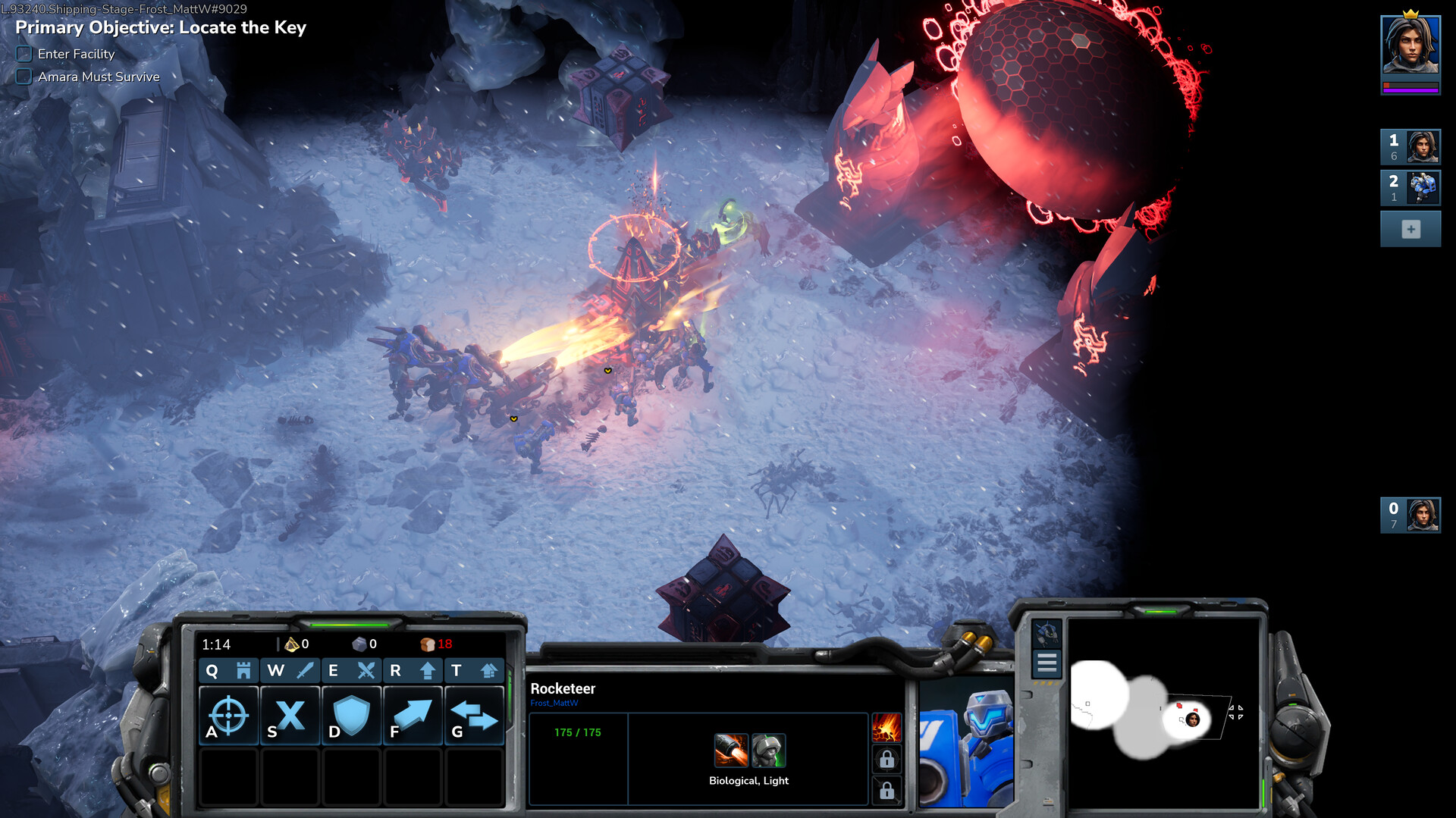Select the Move arrow command (F)
This screenshot has width=1456, height=818.
point(413,715)
